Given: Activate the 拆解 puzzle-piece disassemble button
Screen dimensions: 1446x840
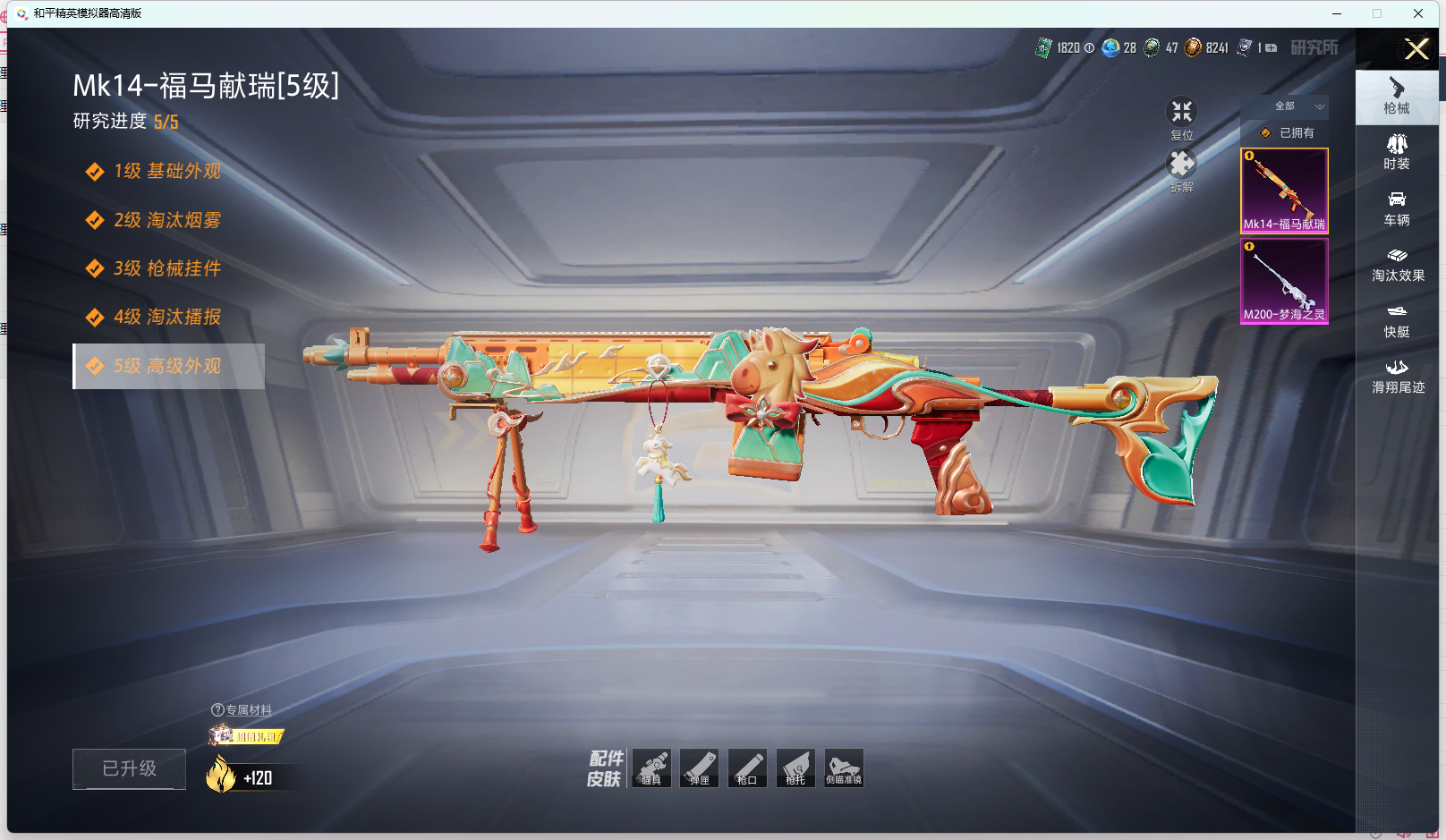Looking at the screenshot, I should 1181,169.
